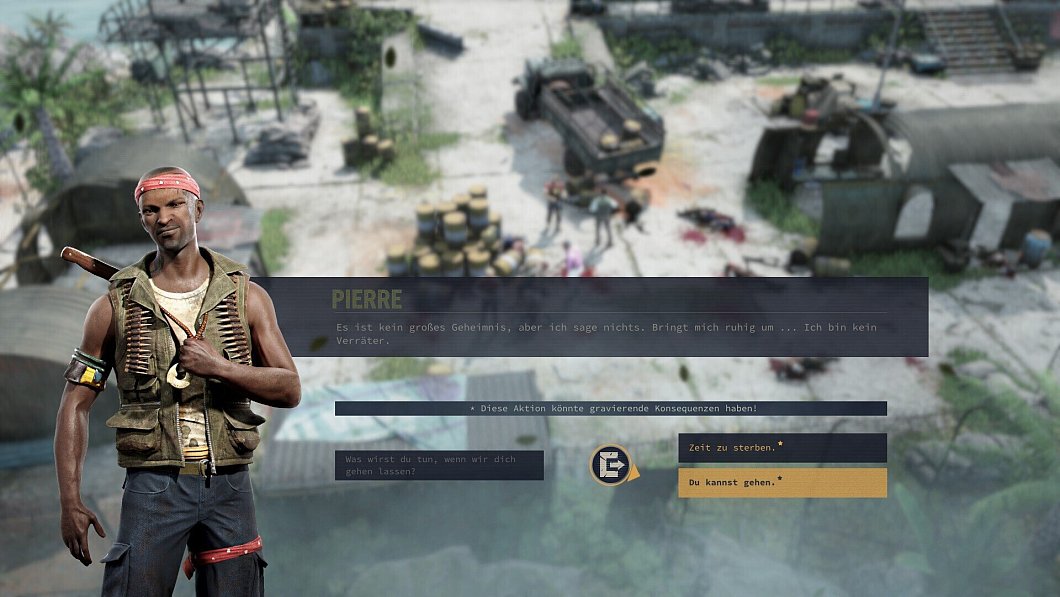Choose the 'Zeit zu sterben.' reply

[781, 447]
